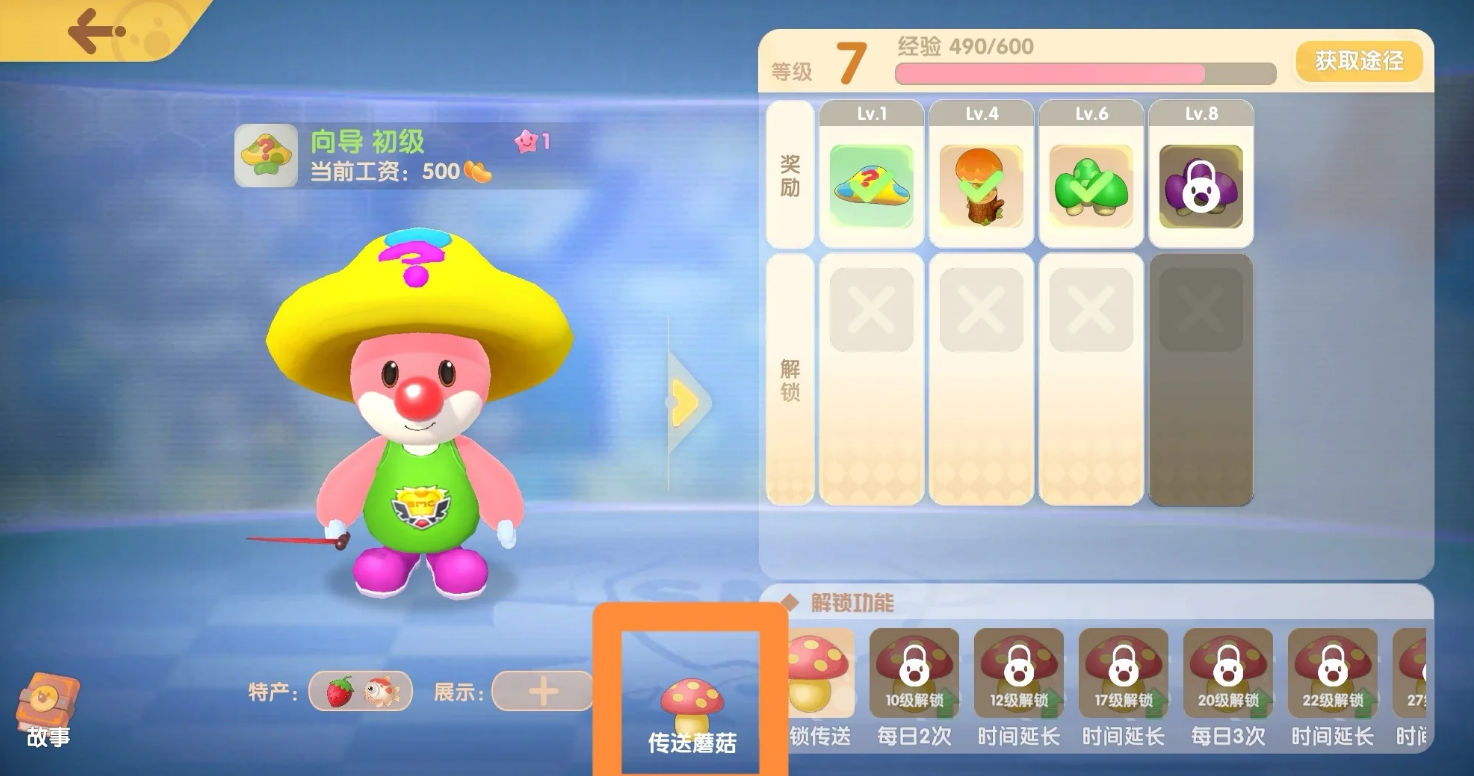Click the 获取途径 button
The height and width of the screenshot is (776, 1474).
(1357, 61)
